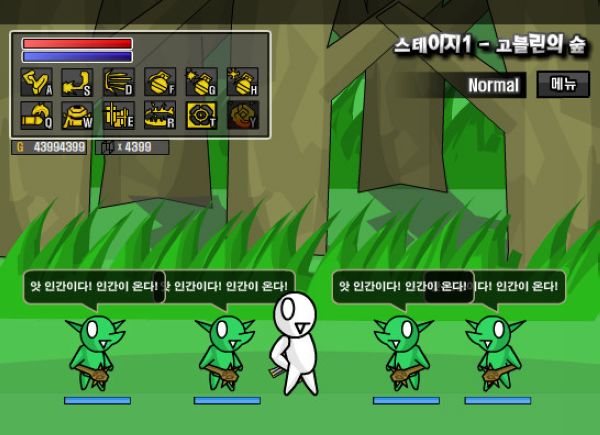Image resolution: width=600 pixels, height=435 pixels.
Task: Use the skill icon labeled S
Action: 77,82
